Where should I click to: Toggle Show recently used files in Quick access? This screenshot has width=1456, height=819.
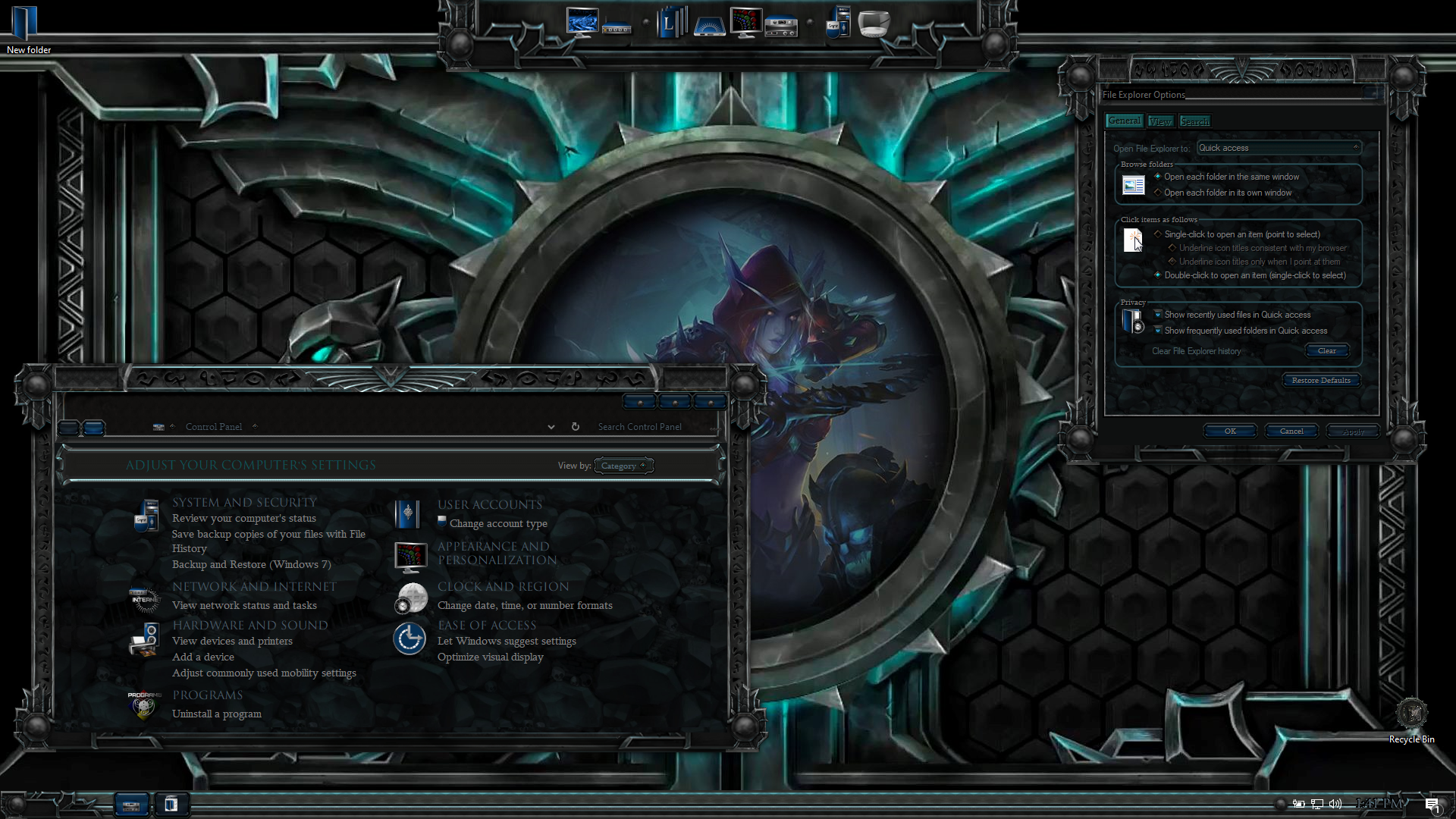pos(1158,315)
